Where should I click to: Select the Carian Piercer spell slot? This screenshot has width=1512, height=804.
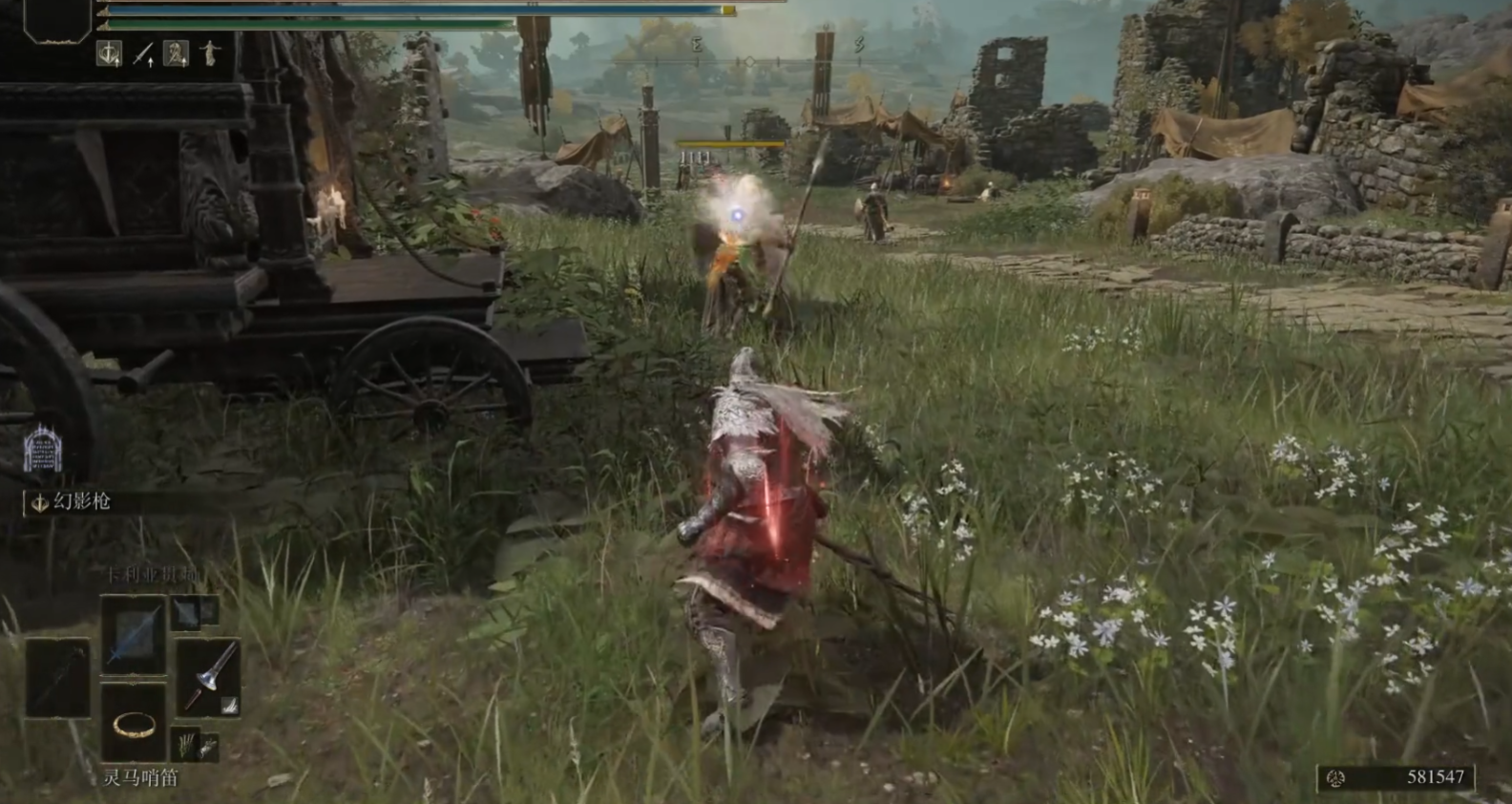[134, 631]
